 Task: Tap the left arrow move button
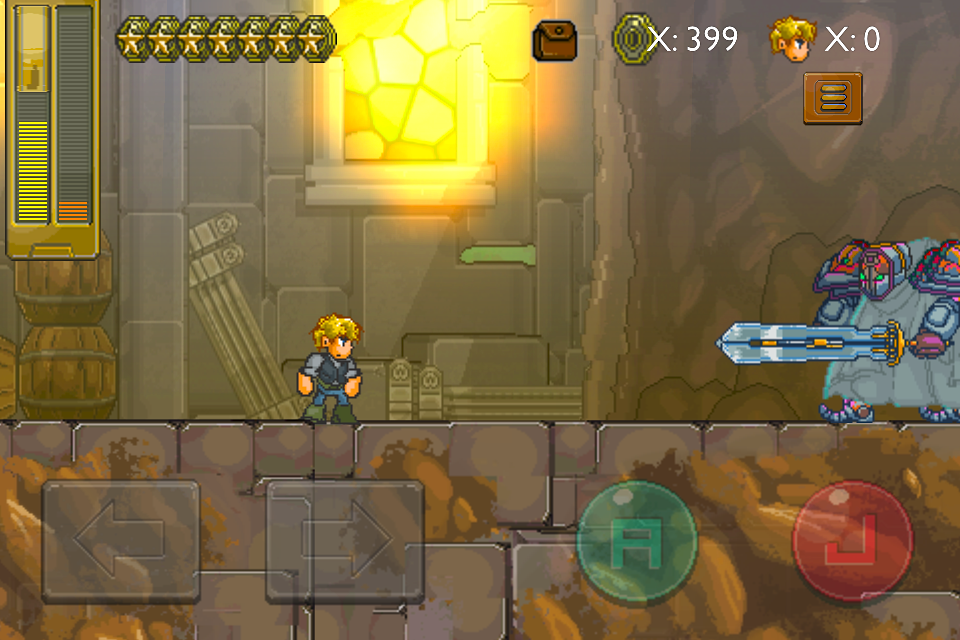click(120, 541)
